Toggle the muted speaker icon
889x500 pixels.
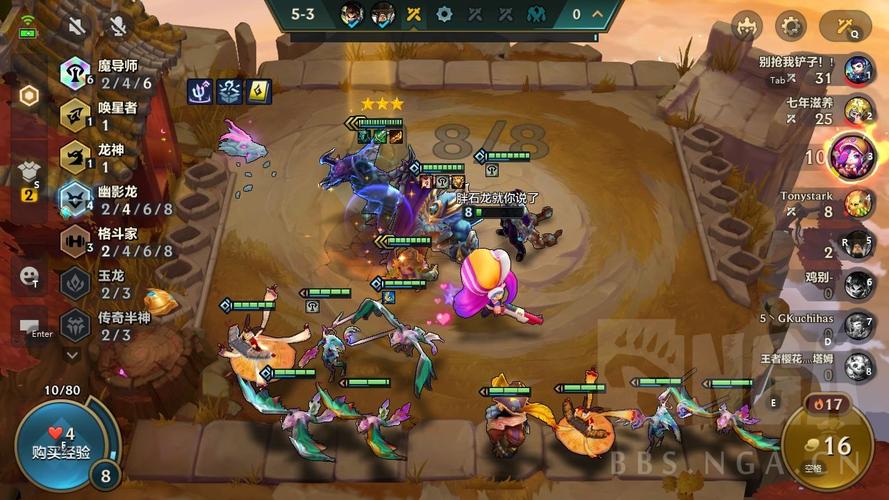[75, 26]
